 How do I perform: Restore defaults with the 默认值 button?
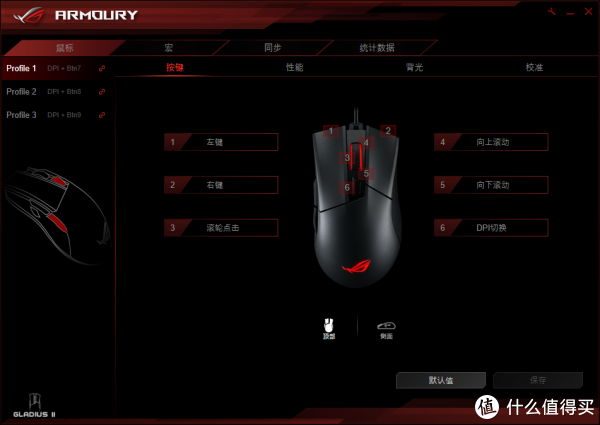click(x=441, y=380)
